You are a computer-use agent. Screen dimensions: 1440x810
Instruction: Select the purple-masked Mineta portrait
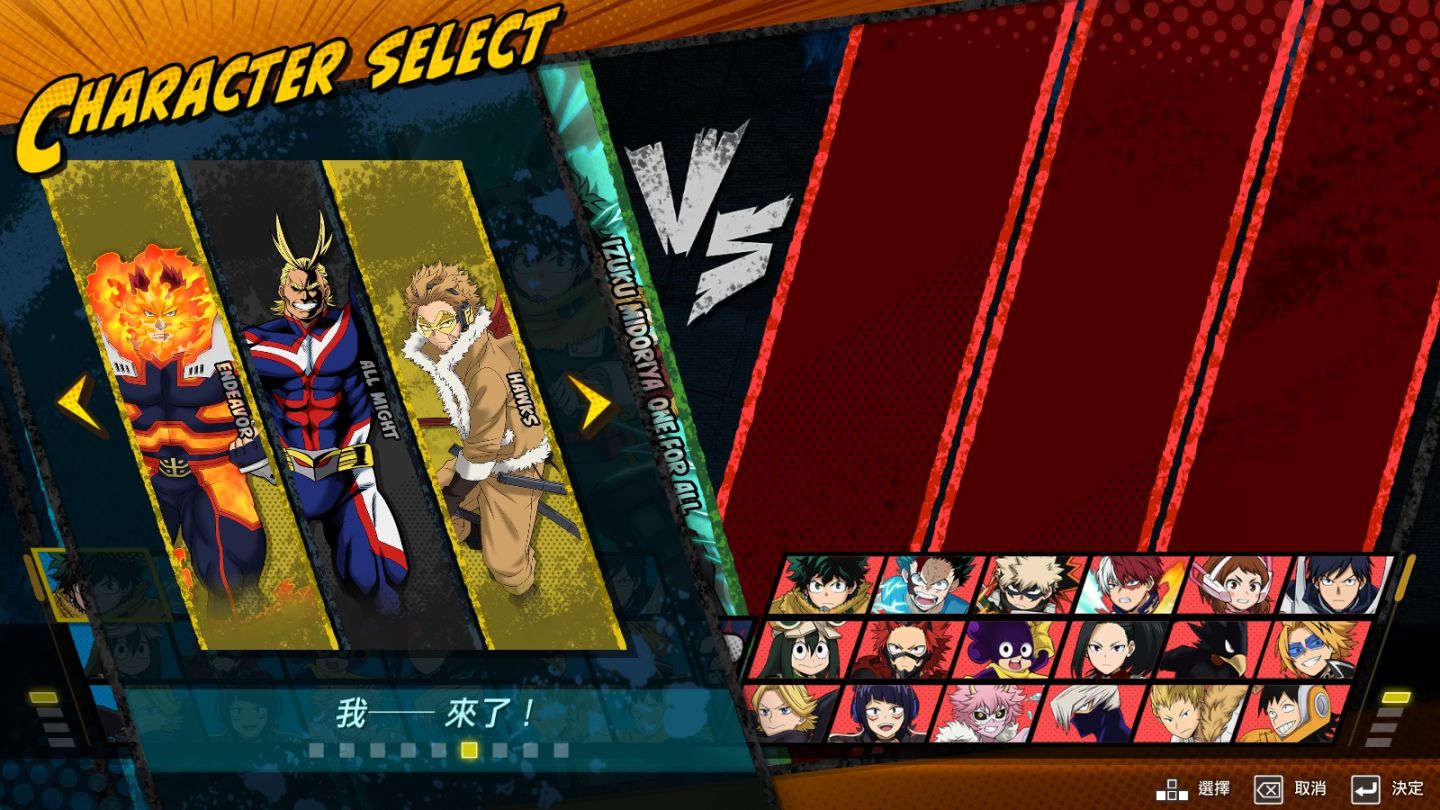point(1011,650)
